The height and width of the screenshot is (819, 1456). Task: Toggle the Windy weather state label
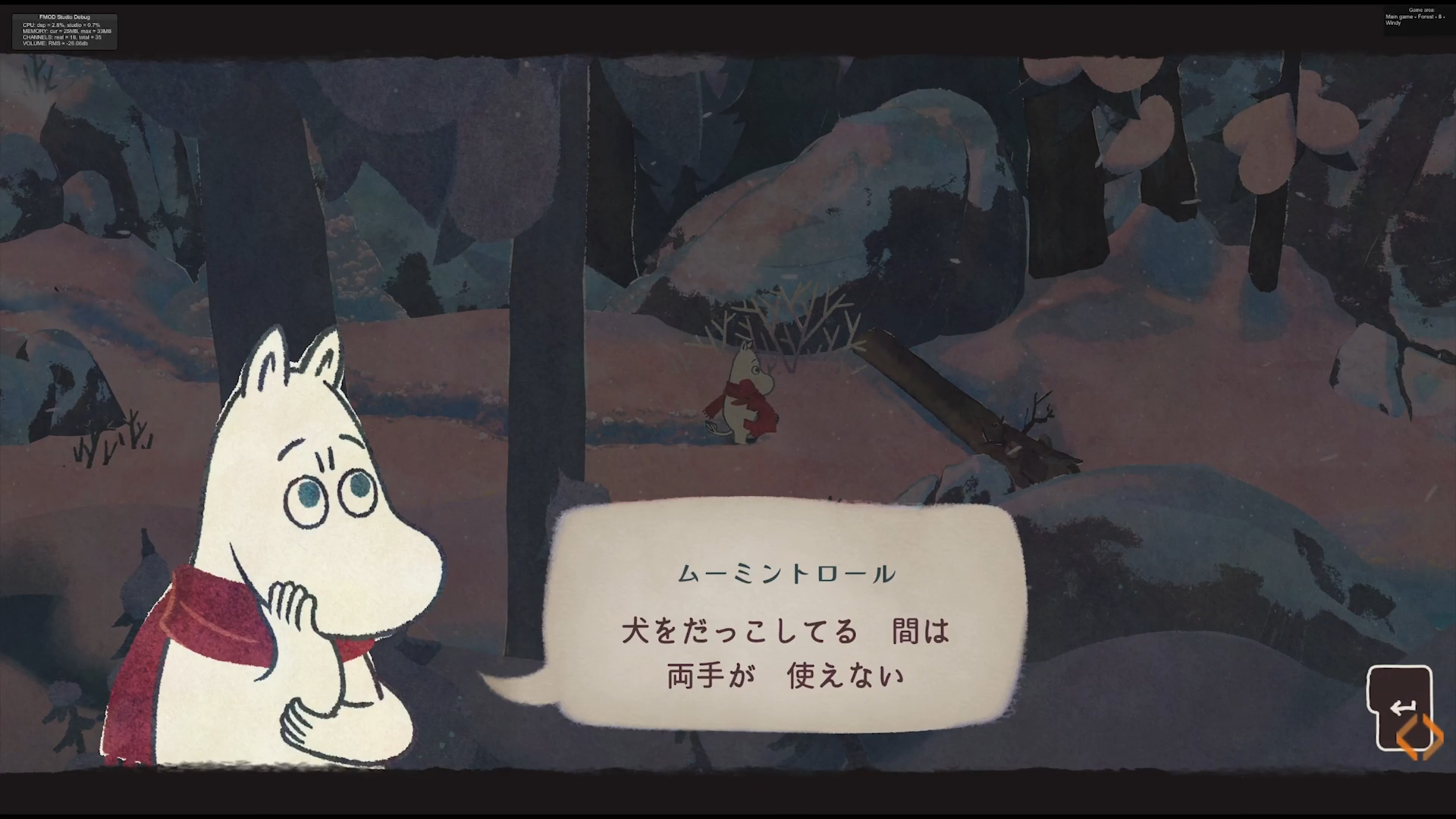pos(1394,22)
